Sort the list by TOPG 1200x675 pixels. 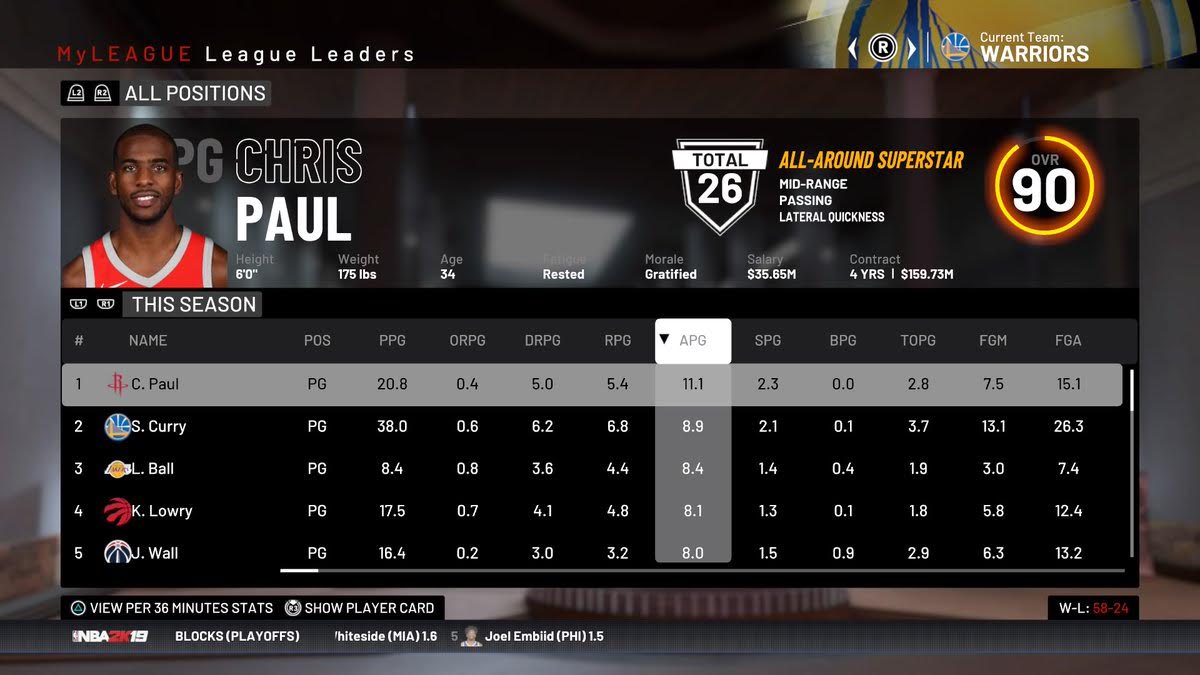[918, 340]
